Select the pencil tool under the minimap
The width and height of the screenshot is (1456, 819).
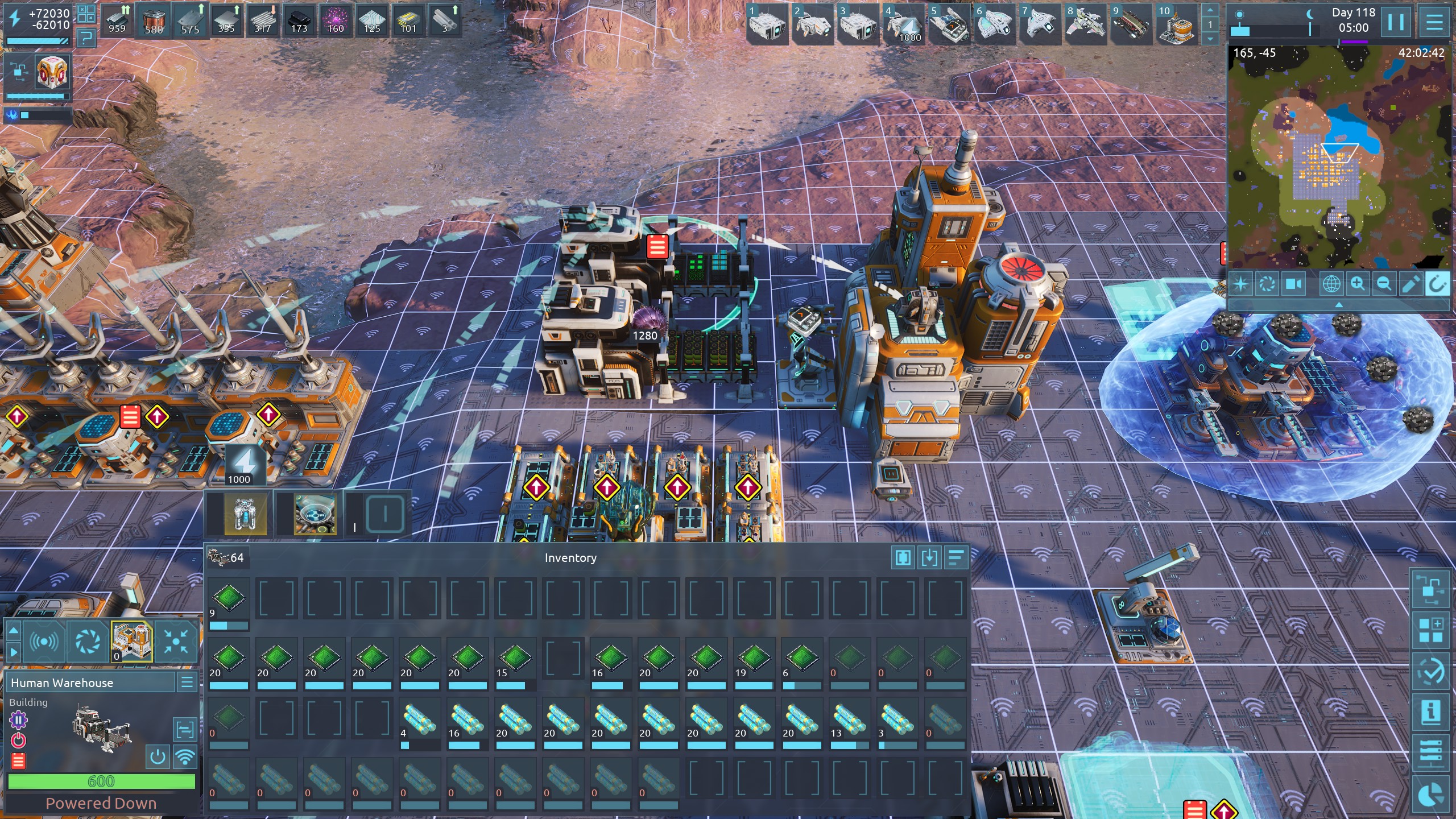tap(1410, 283)
